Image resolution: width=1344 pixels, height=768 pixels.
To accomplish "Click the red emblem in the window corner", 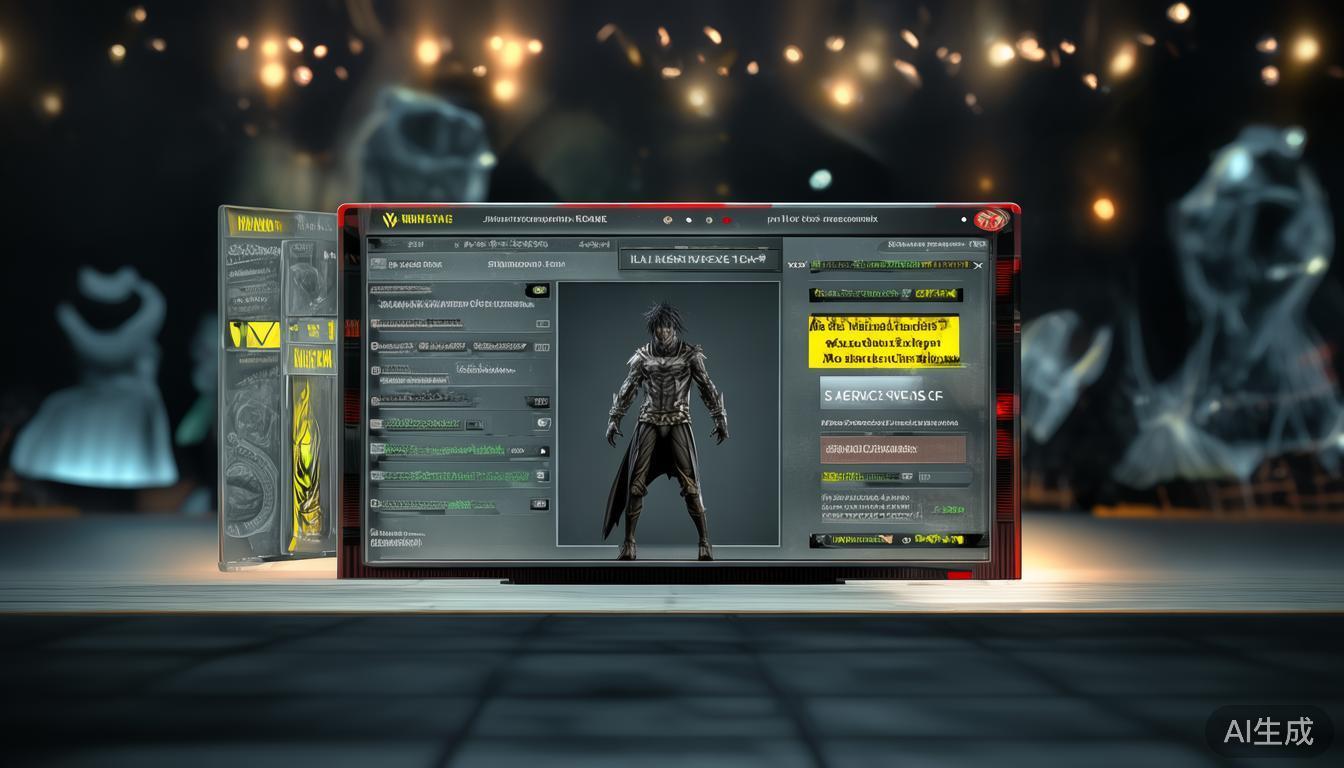I will tap(991, 219).
